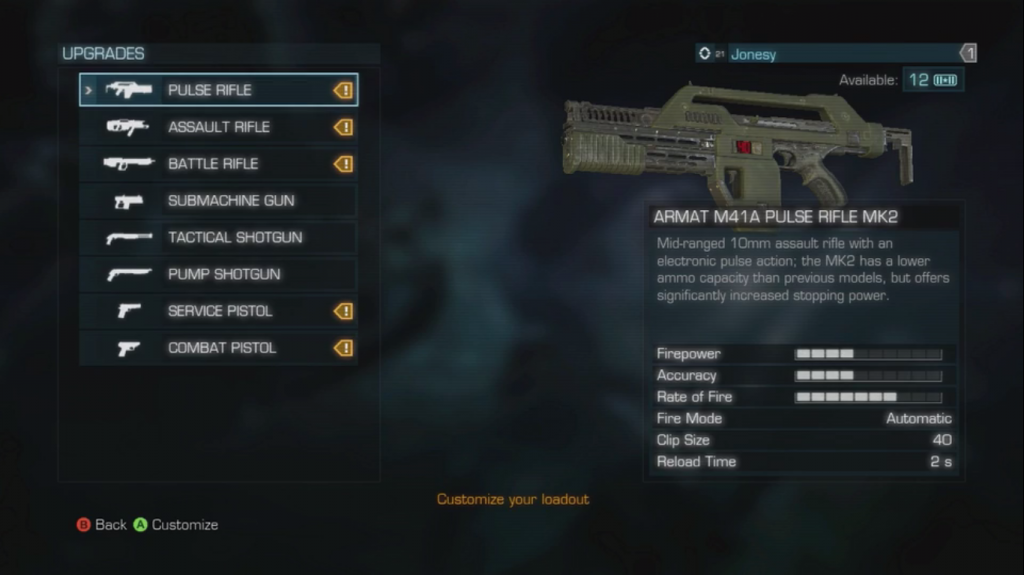Open the Jonesy player banner
Image resolution: width=1024 pixels, height=575 pixels.
tap(836, 54)
